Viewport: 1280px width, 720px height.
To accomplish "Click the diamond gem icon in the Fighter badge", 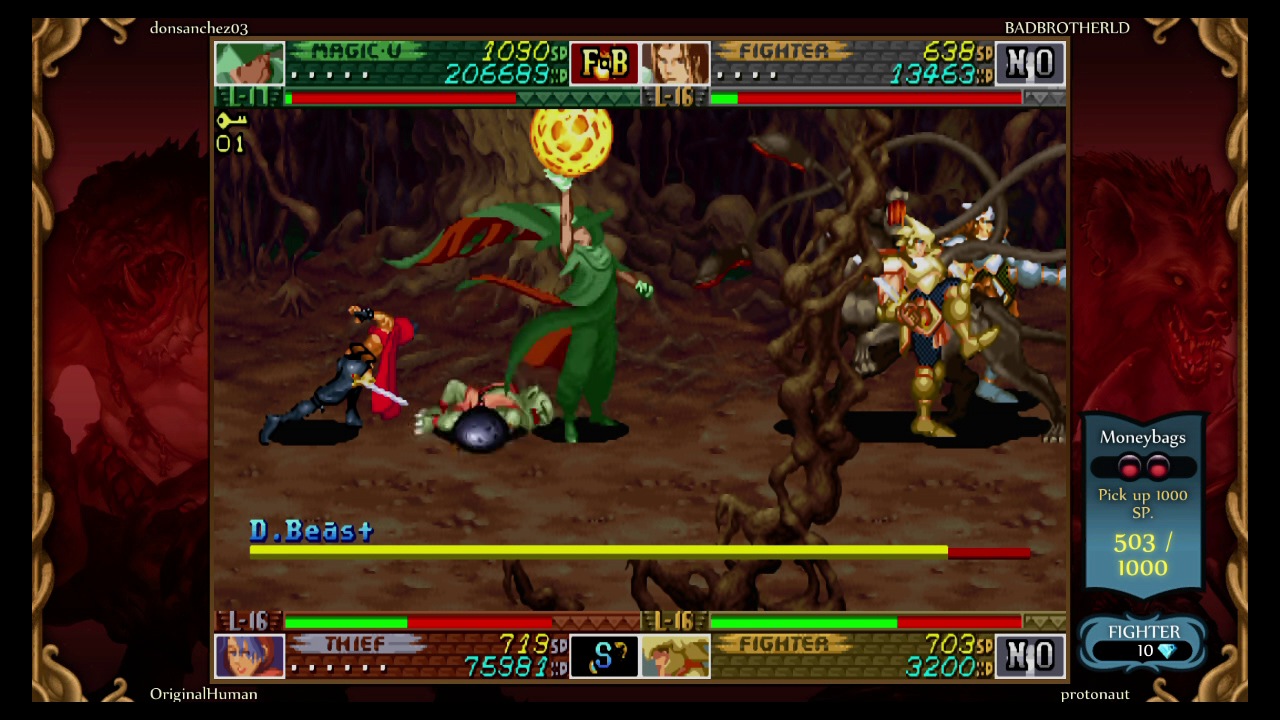I will pos(1167,649).
